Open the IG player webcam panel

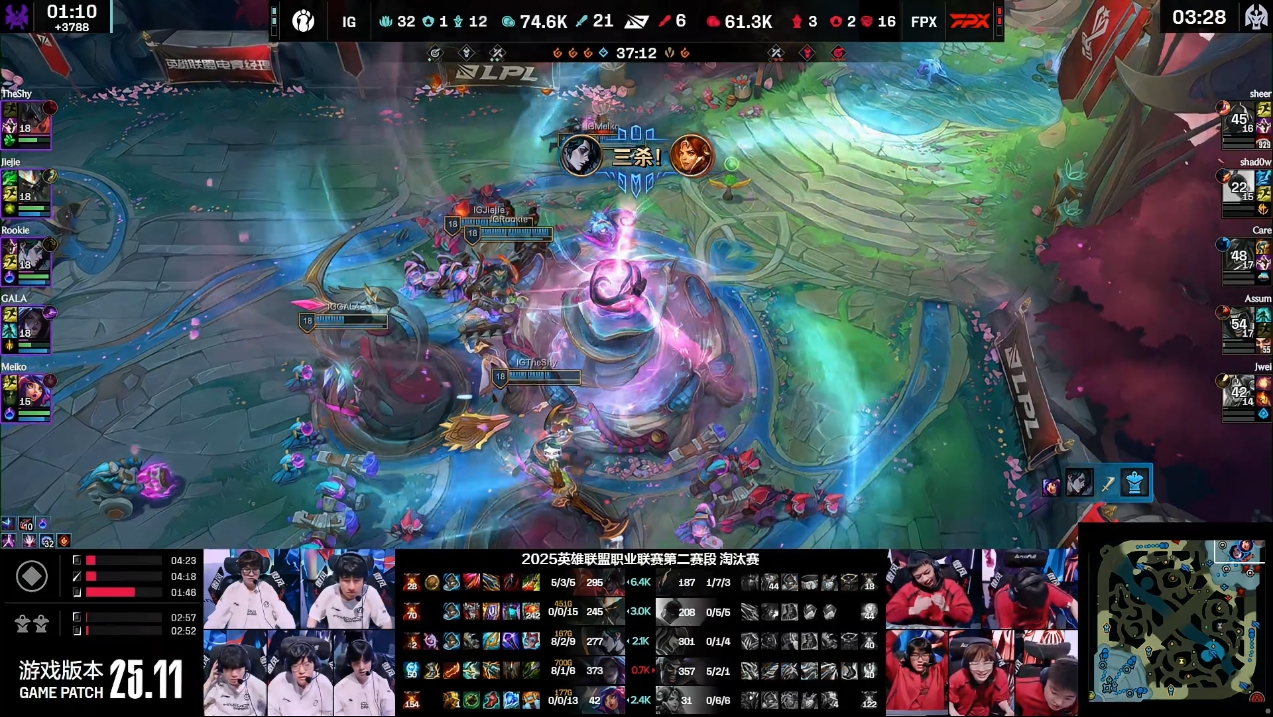pyautogui.click(x=299, y=632)
